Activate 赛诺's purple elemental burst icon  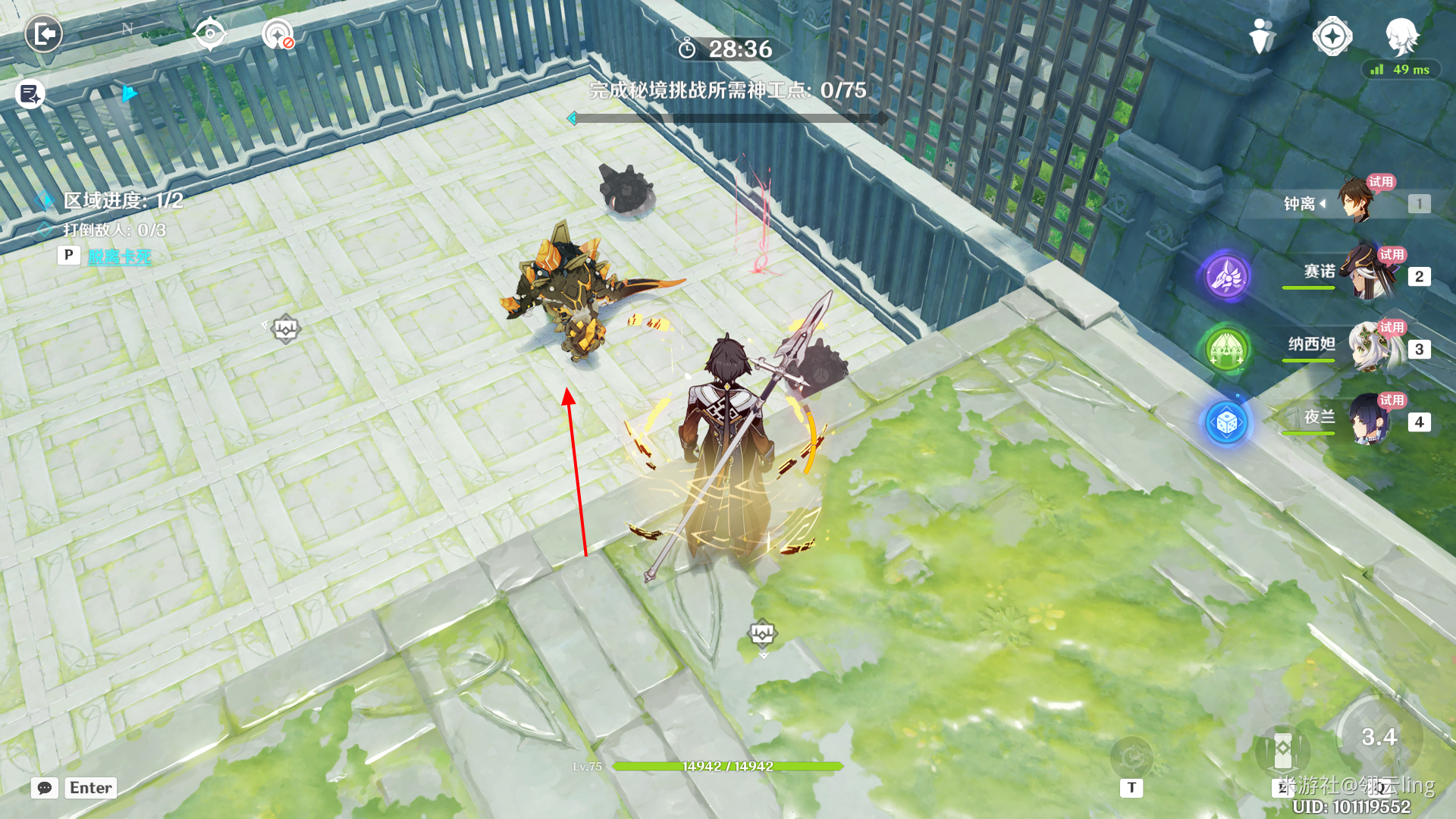[x=1226, y=276]
